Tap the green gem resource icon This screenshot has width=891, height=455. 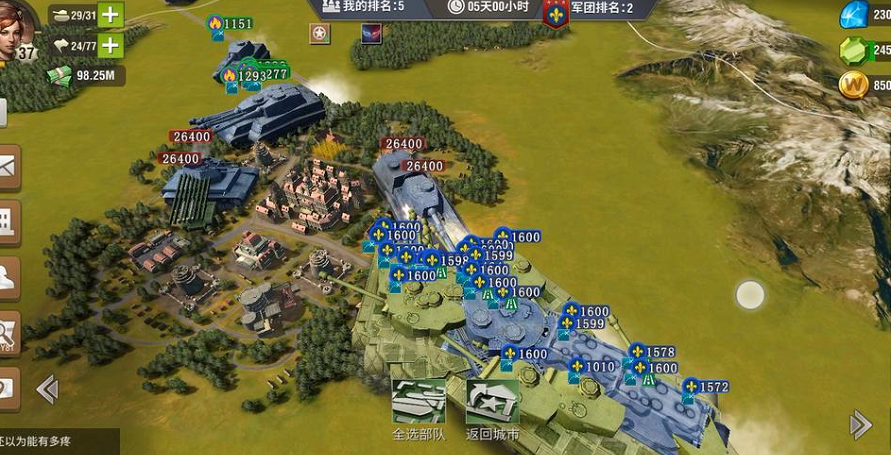(x=855, y=51)
